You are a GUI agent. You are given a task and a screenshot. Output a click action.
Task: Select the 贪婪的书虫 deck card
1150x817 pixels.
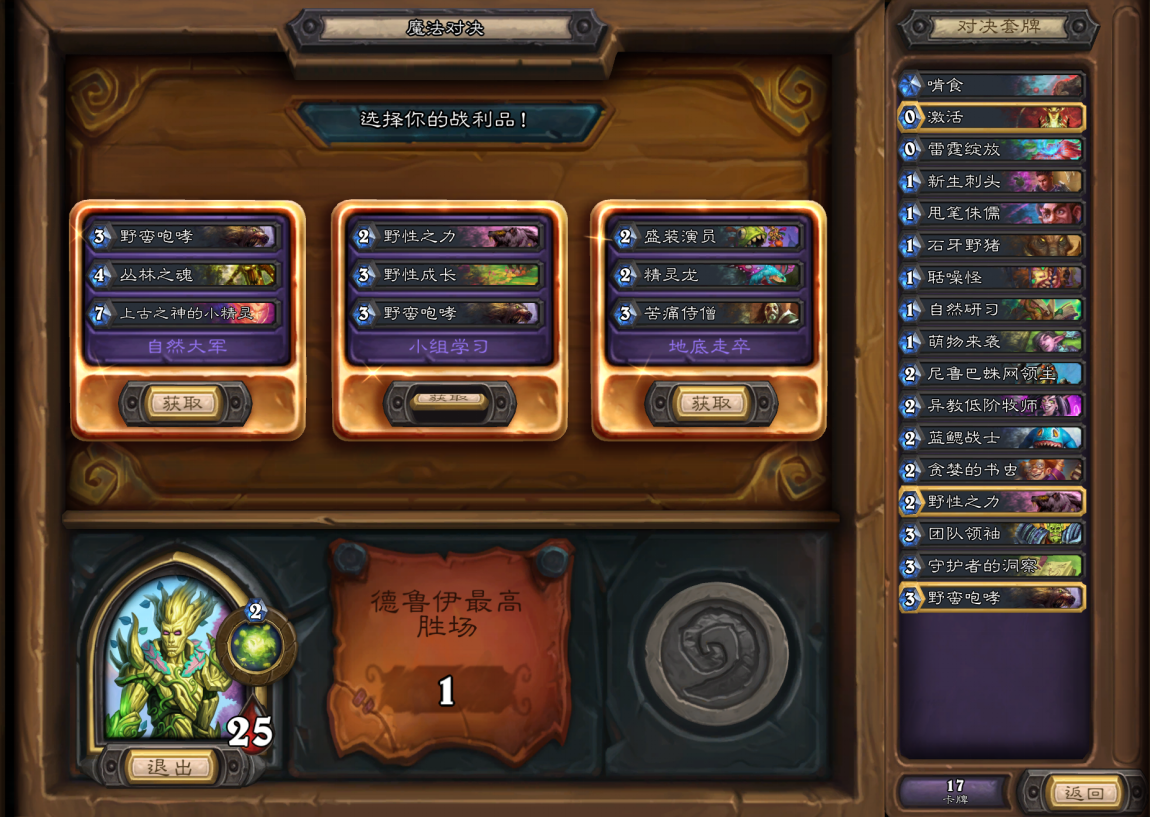tap(992, 470)
